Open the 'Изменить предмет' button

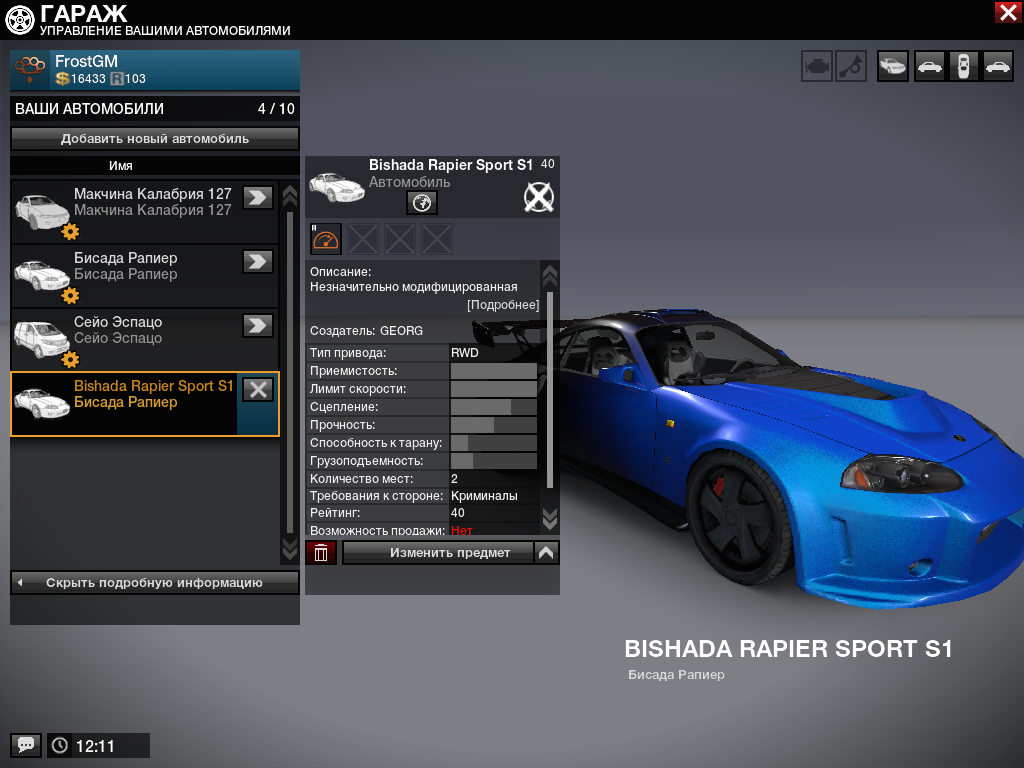tap(437, 552)
